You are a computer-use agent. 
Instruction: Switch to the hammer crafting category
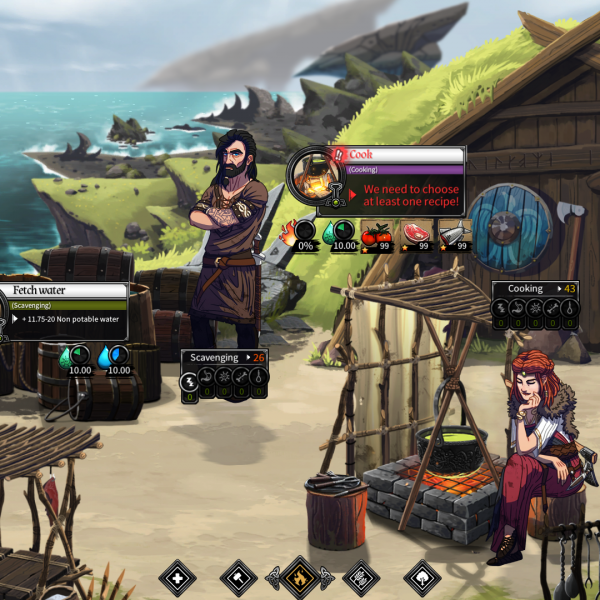click(240, 578)
